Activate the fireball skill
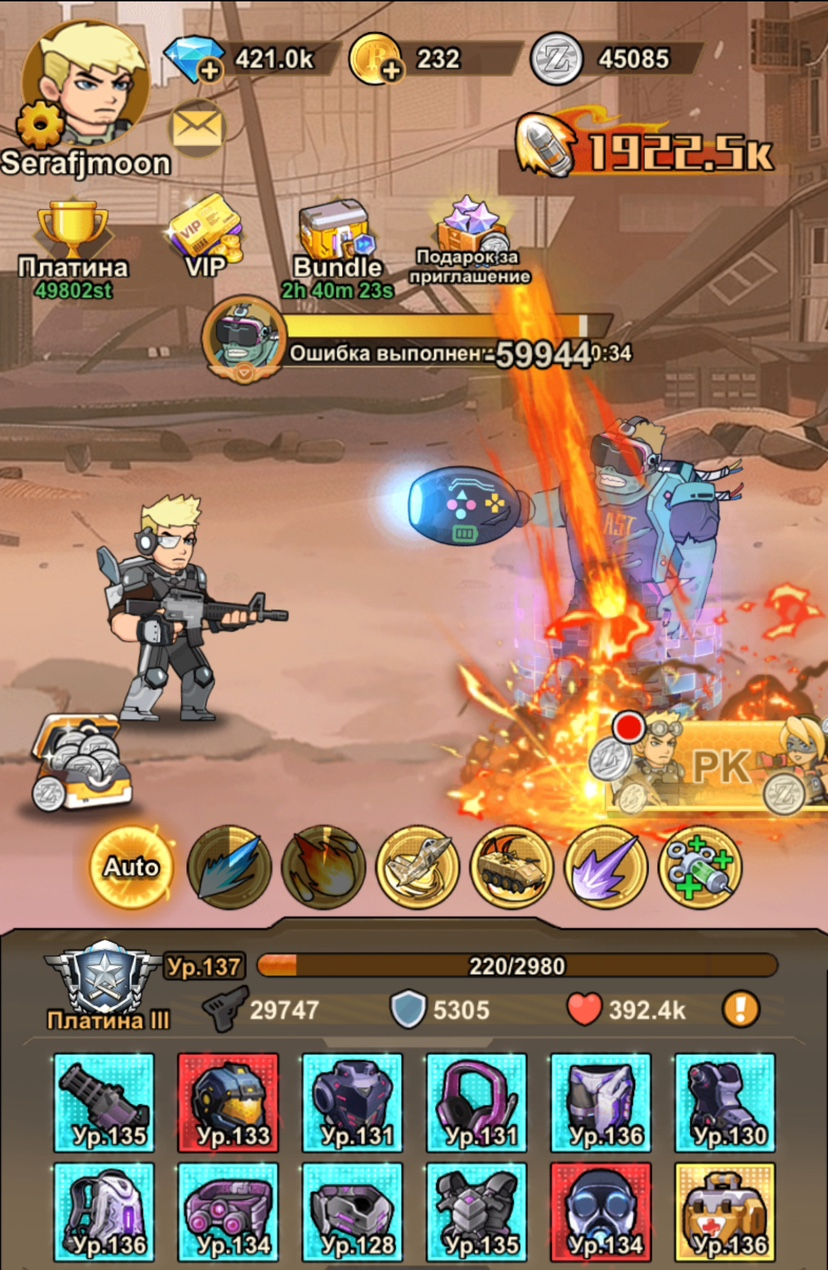828x1270 pixels. point(322,866)
